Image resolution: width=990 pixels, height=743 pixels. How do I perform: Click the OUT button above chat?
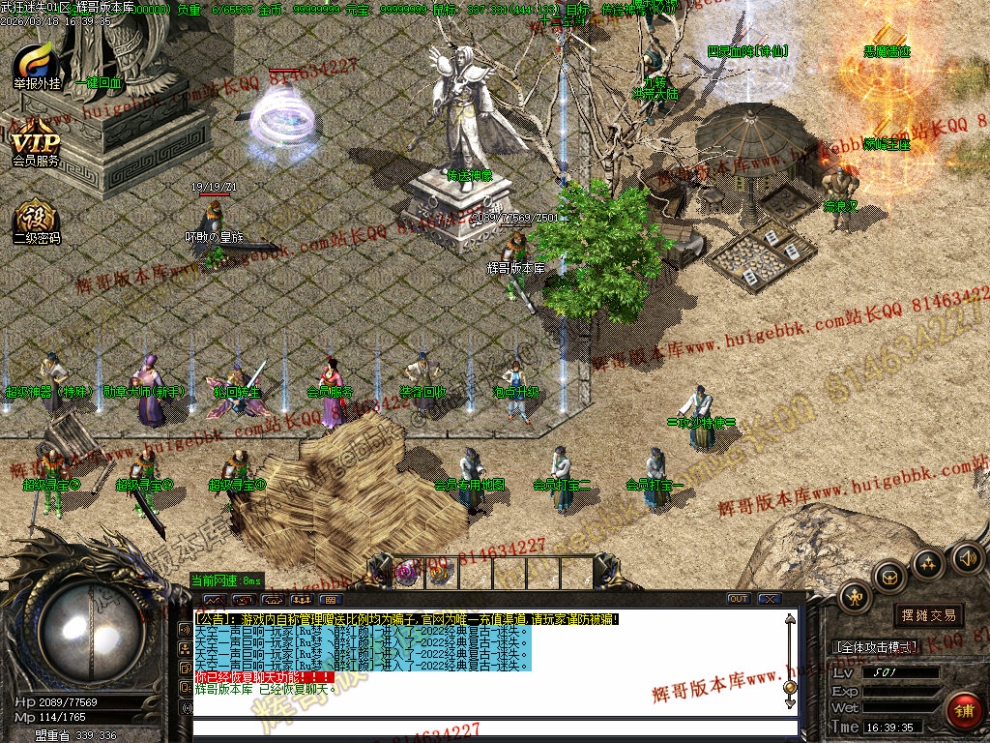(738, 599)
